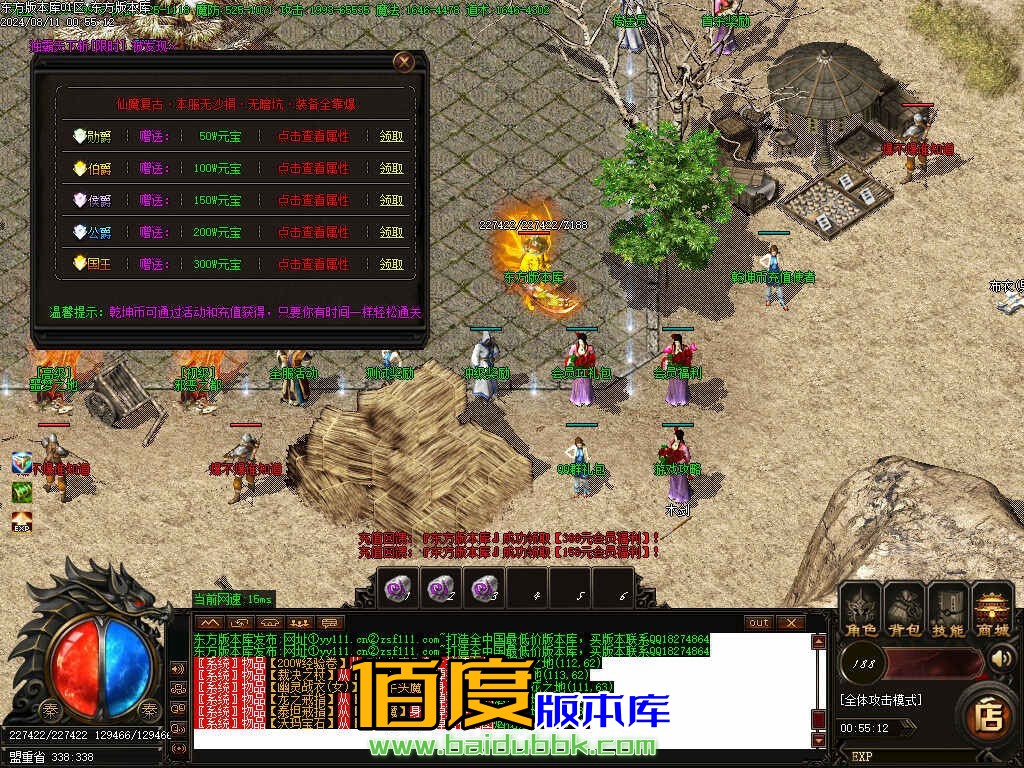Claim the 国王 300W元宝 reward

392,264
